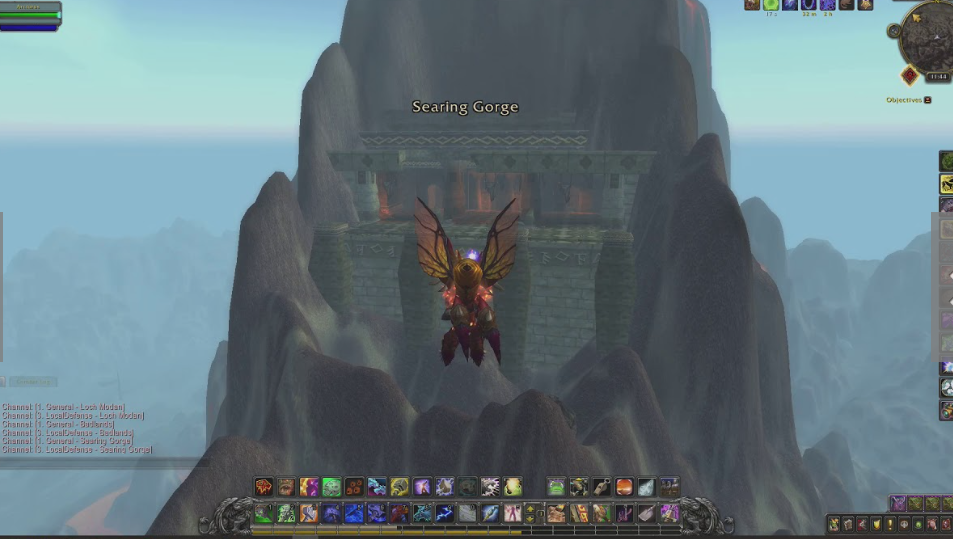Click the minimap clock showing 11:44
The image size is (953, 539).
point(938,77)
